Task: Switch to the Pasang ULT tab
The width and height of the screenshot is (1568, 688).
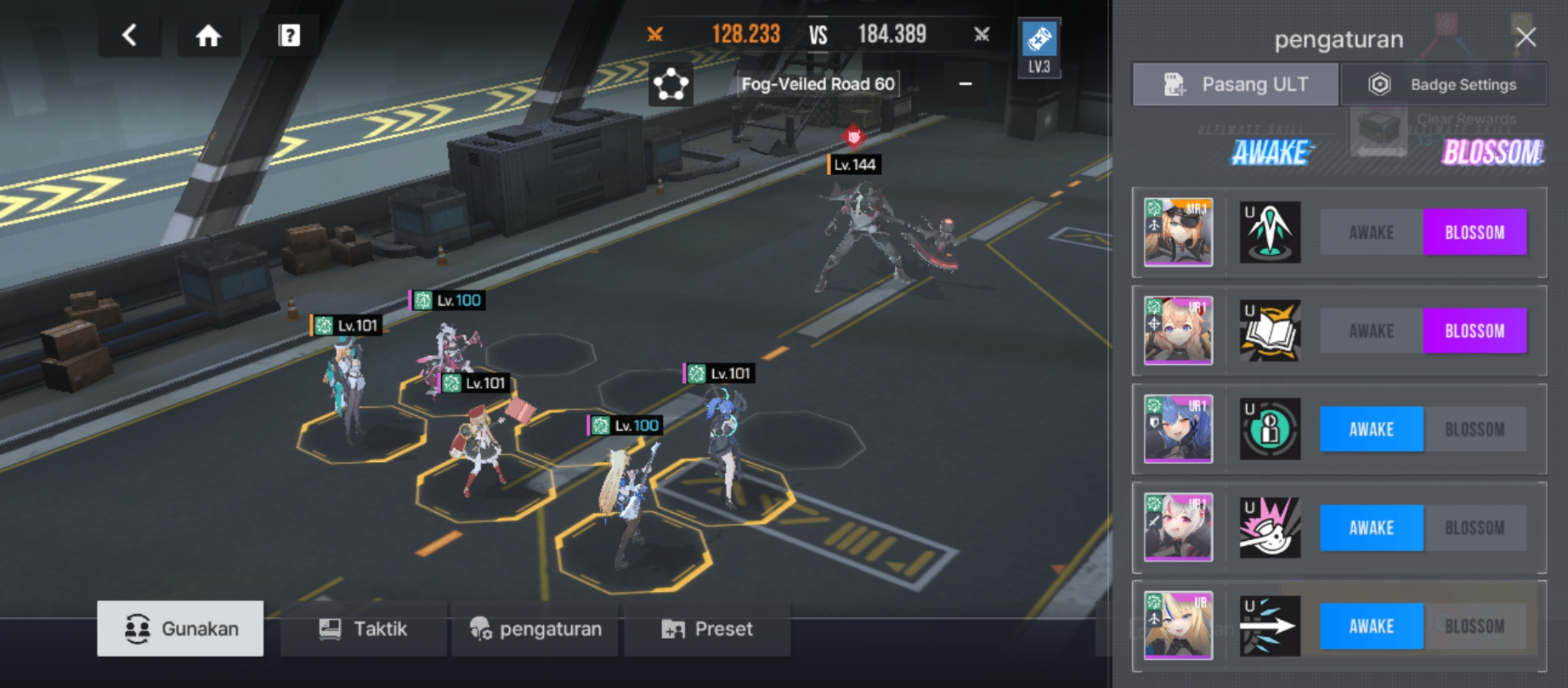Action: click(x=1235, y=84)
